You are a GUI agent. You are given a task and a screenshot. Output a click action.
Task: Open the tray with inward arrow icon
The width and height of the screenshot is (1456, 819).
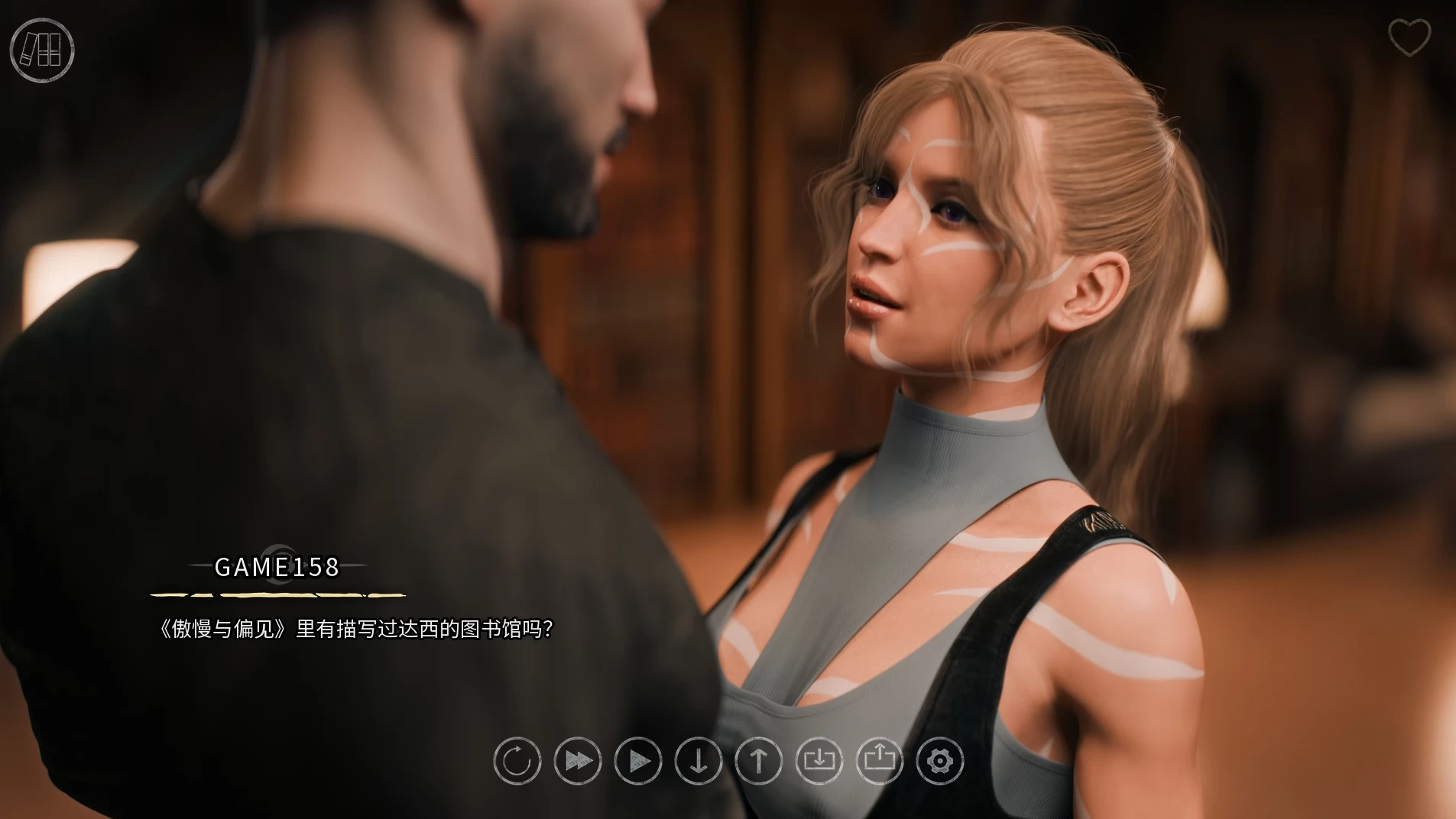point(819,761)
